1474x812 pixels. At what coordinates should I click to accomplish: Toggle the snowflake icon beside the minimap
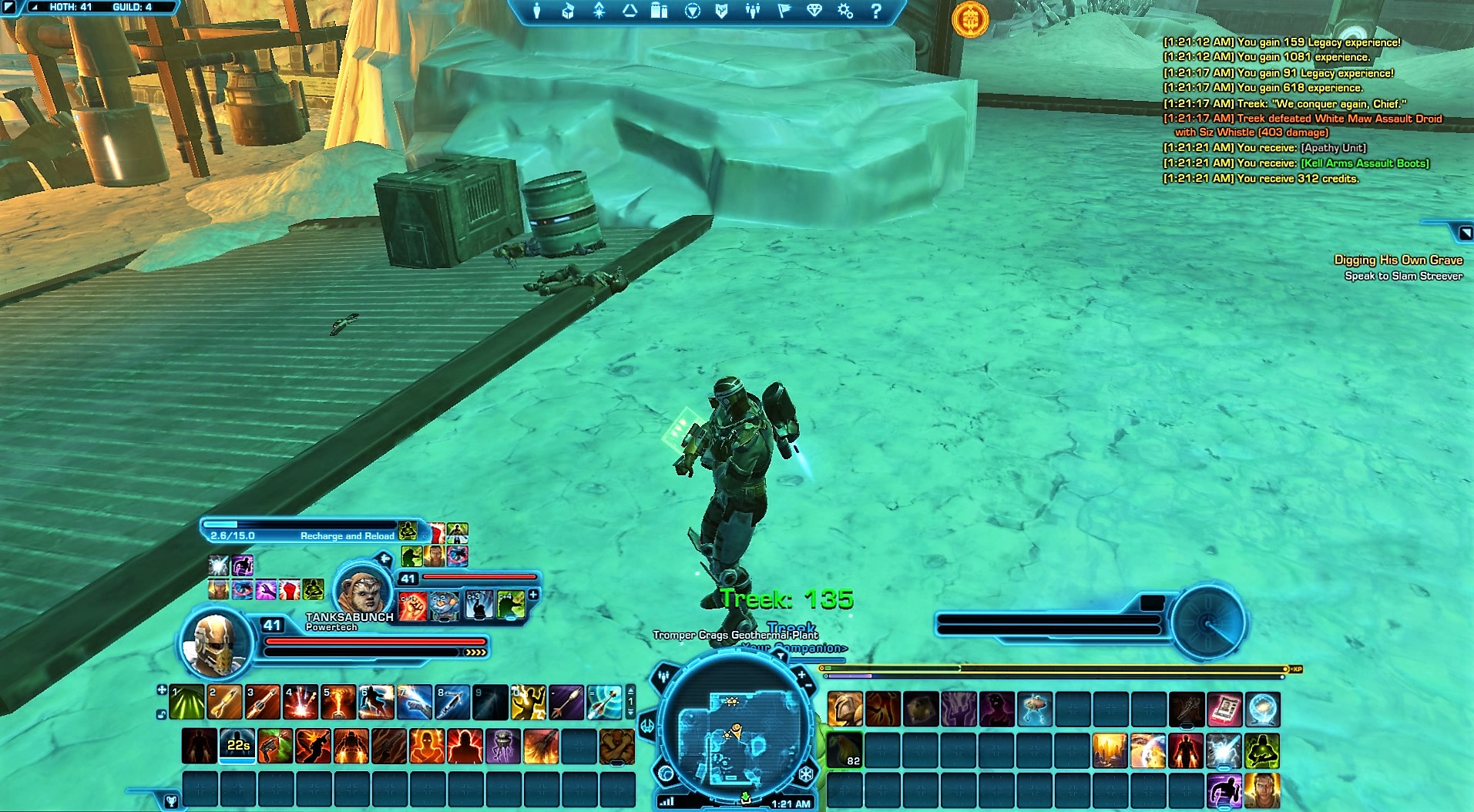coord(805,774)
